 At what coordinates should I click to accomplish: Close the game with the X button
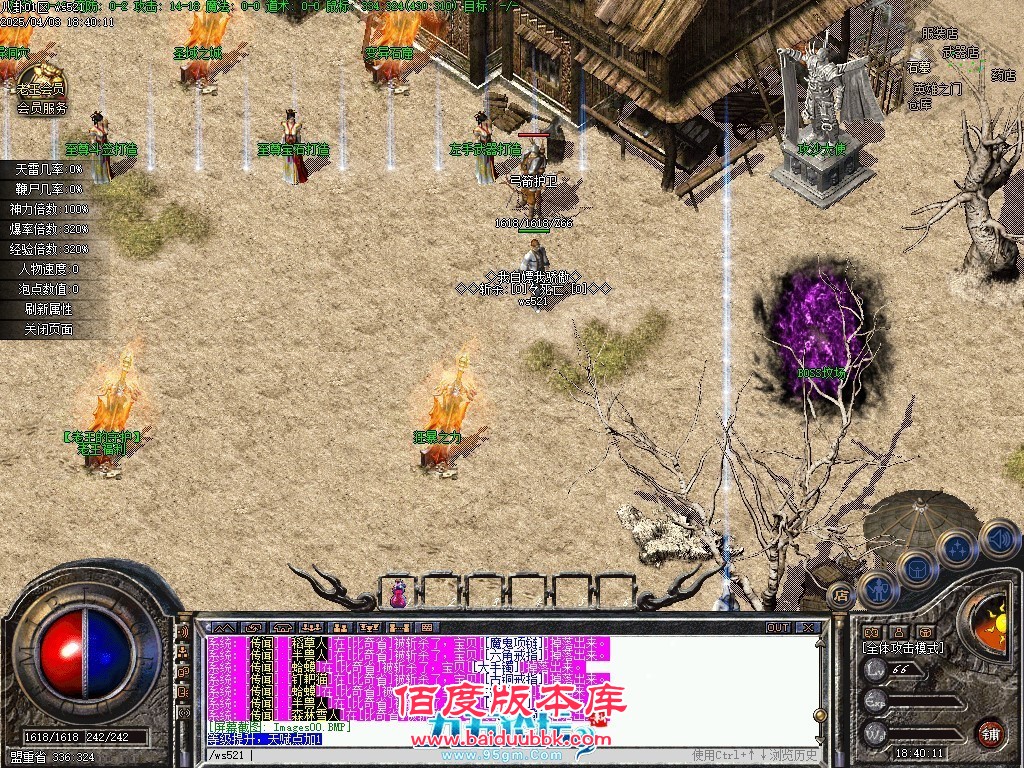808,627
